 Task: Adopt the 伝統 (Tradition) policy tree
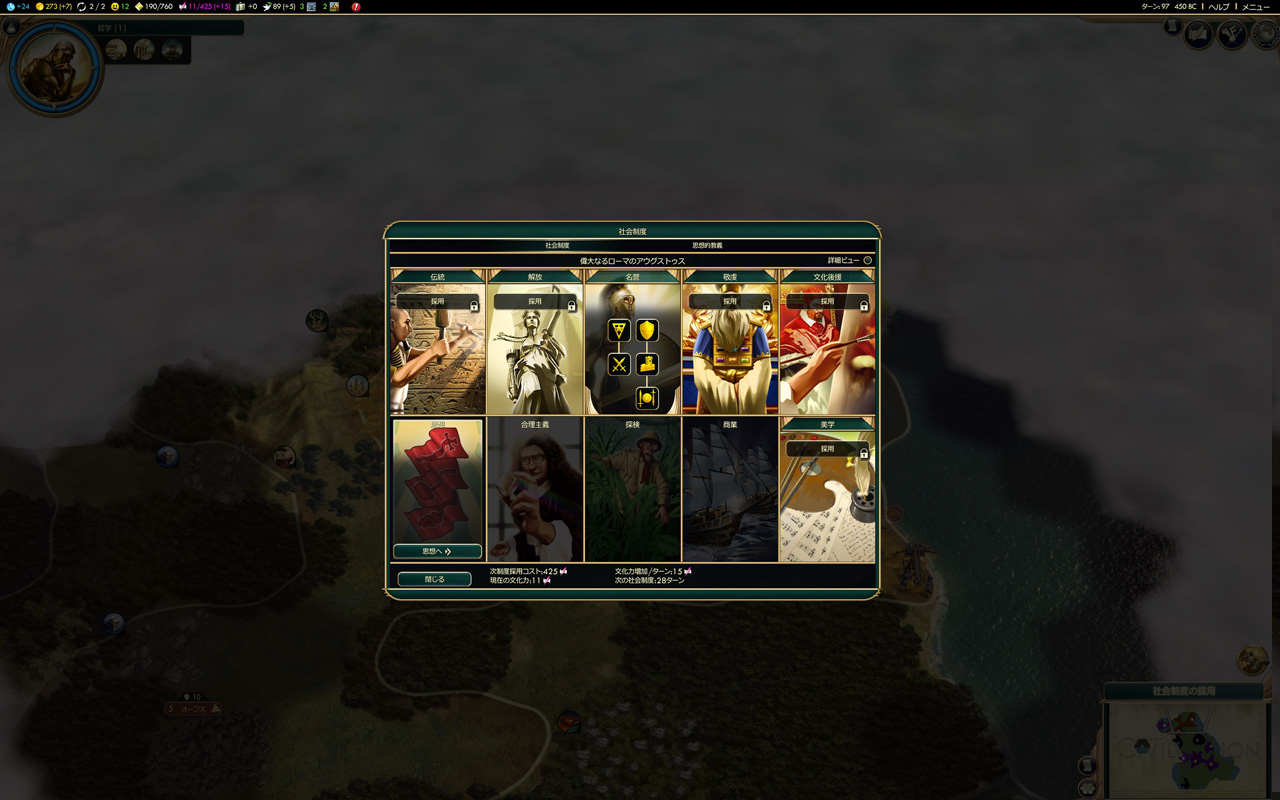coord(437,301)
